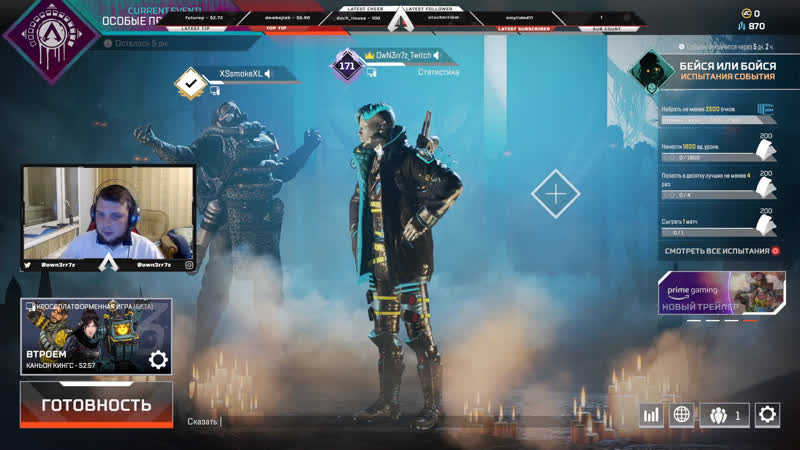The image size is (800, 450).
Task: Open Статистика under the player name
Action: [x=438, y=72]
